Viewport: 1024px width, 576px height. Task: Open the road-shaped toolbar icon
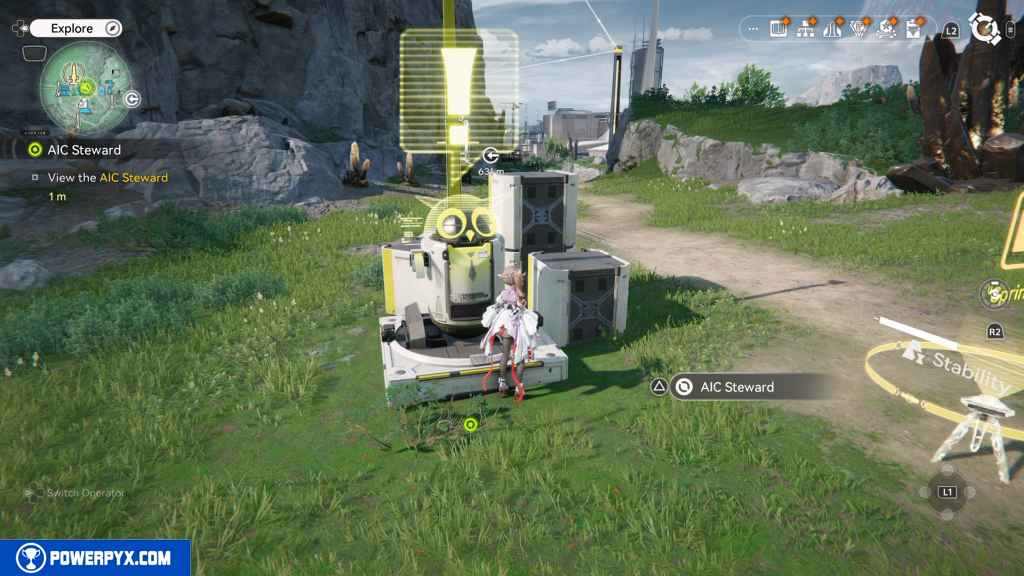click(832, 29)
